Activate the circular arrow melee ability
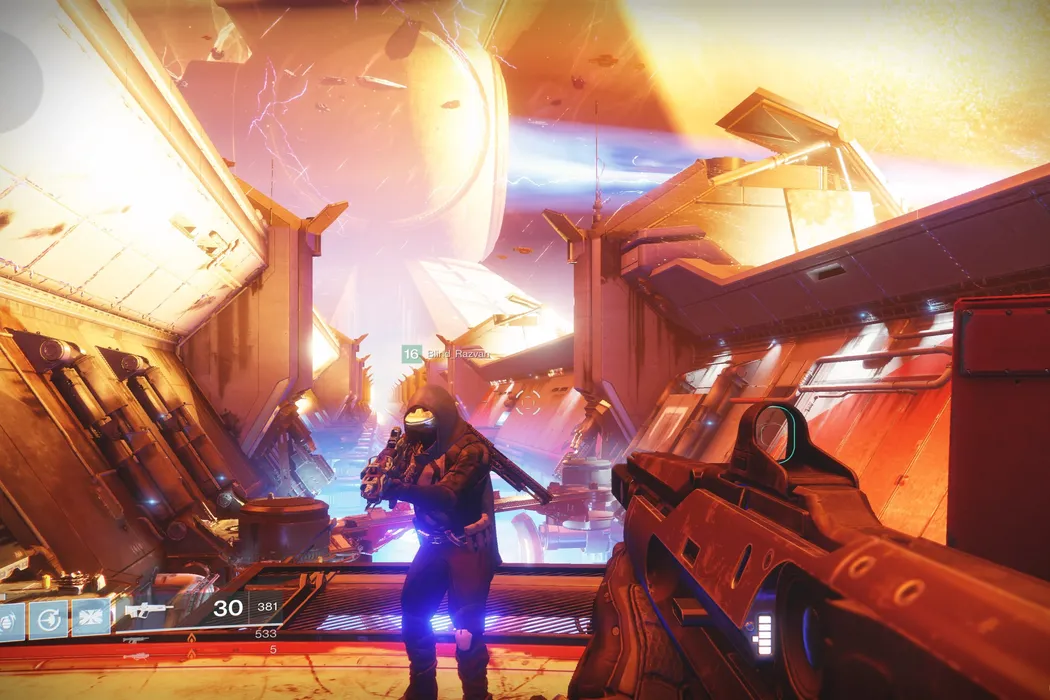 [47, 620]
